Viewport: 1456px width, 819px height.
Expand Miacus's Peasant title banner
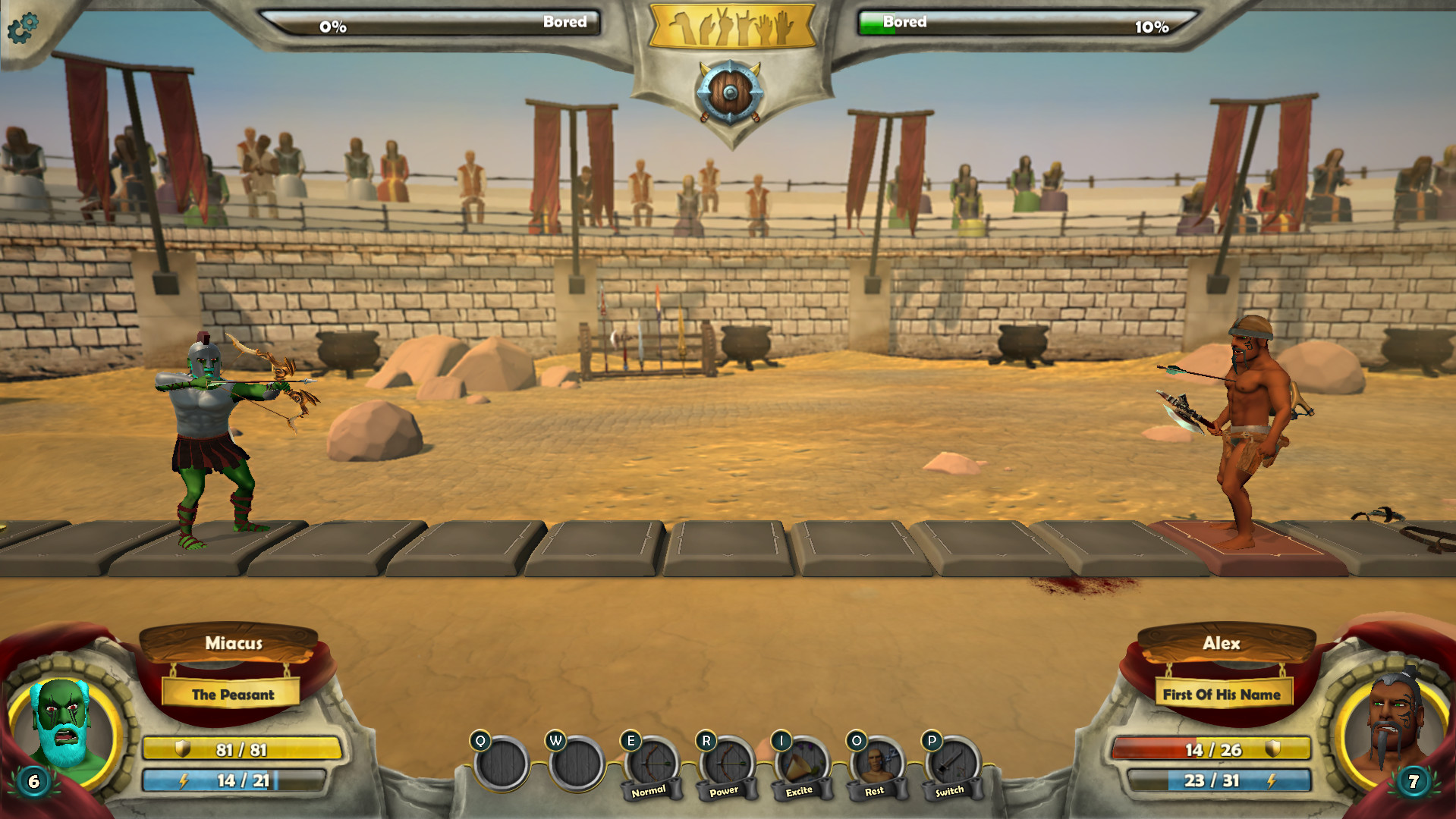233,694
